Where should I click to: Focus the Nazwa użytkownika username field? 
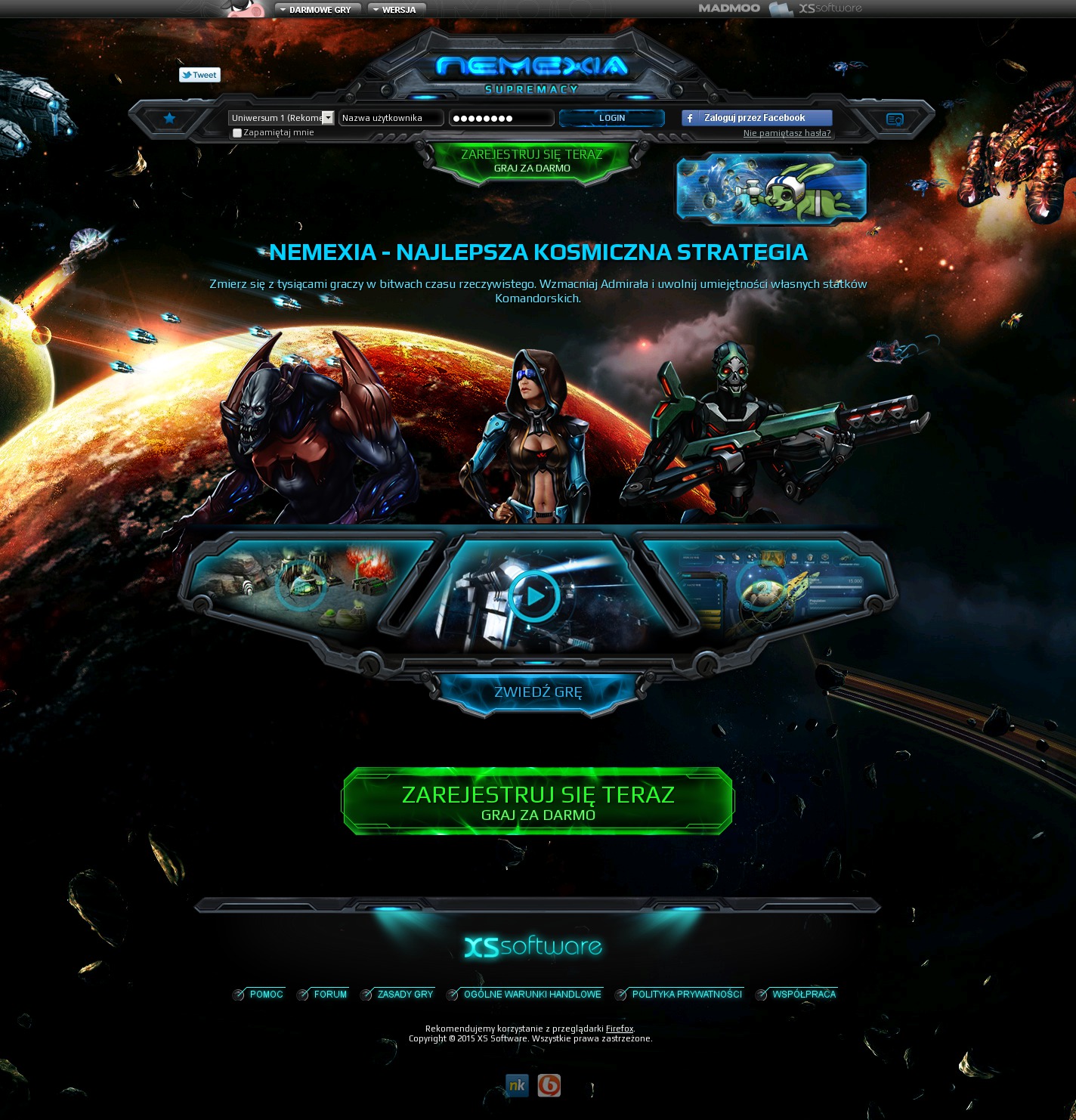click(391, 118)
